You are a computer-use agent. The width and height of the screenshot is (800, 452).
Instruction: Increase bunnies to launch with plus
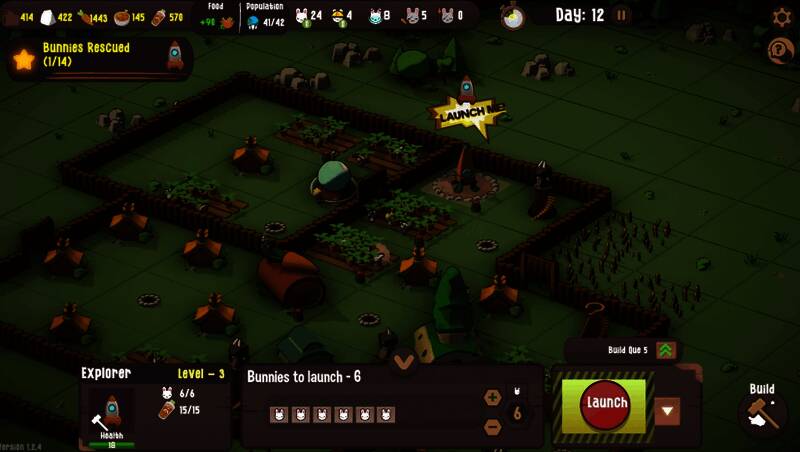coord(492,397)
